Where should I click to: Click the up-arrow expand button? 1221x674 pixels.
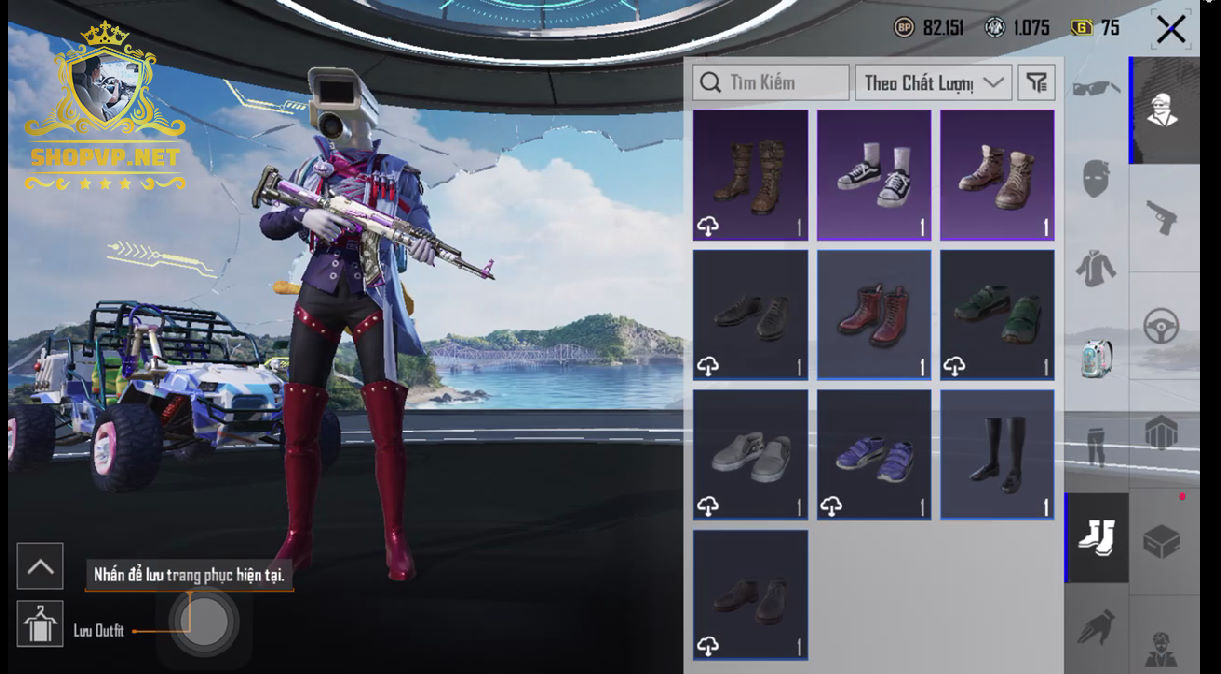[x=40, y=567]
